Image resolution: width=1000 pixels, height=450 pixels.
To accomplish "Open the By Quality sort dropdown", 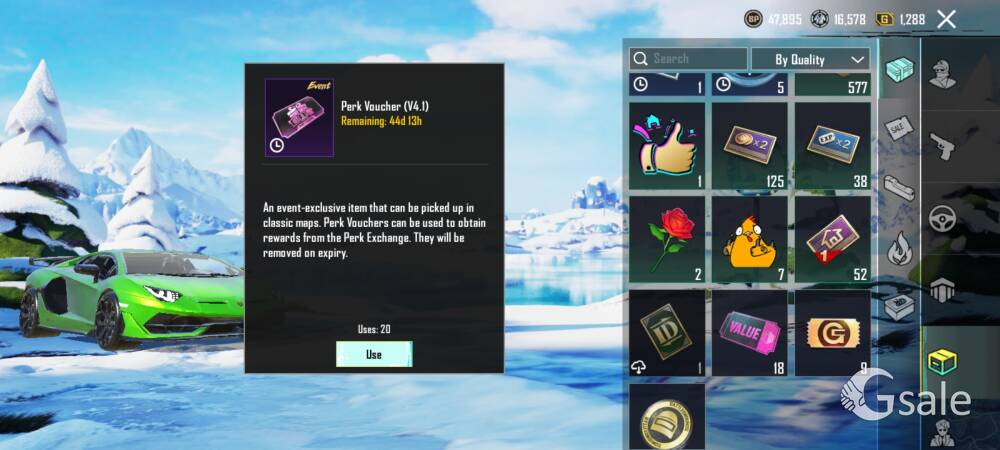I will coord(810,59).
